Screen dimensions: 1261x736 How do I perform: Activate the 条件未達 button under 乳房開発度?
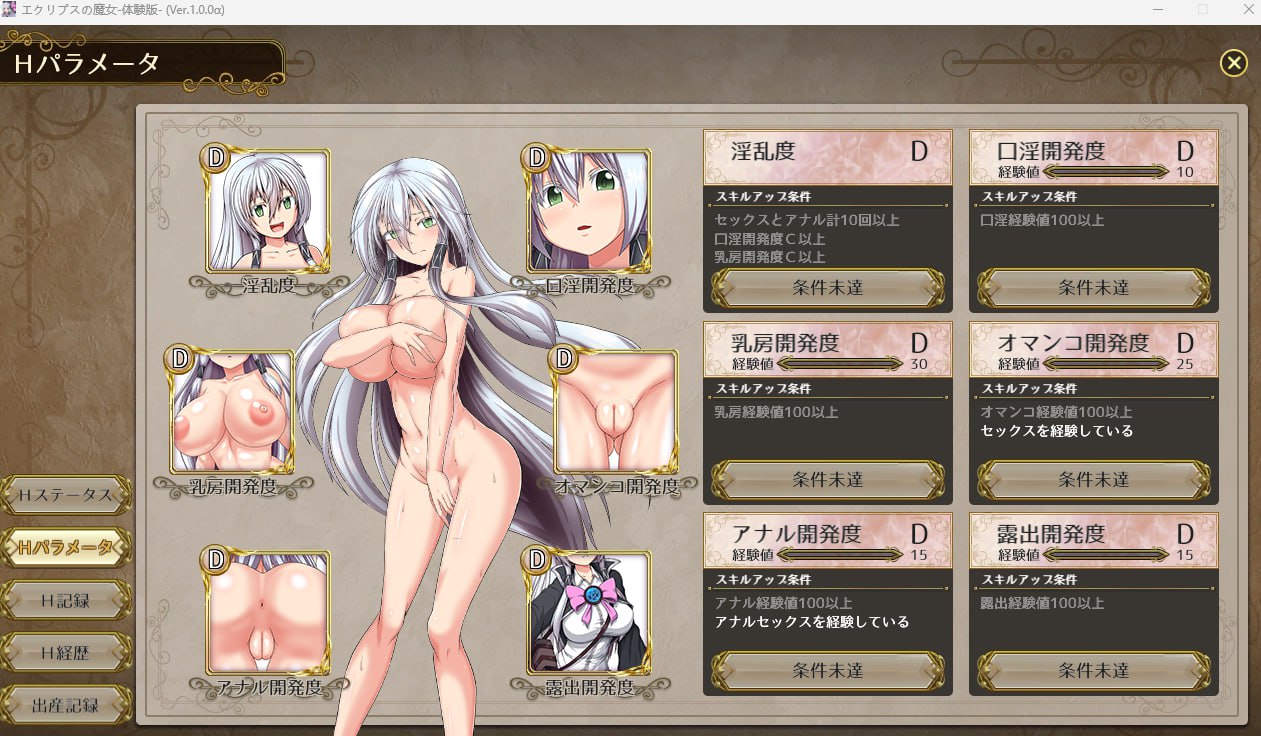(827, 480)
